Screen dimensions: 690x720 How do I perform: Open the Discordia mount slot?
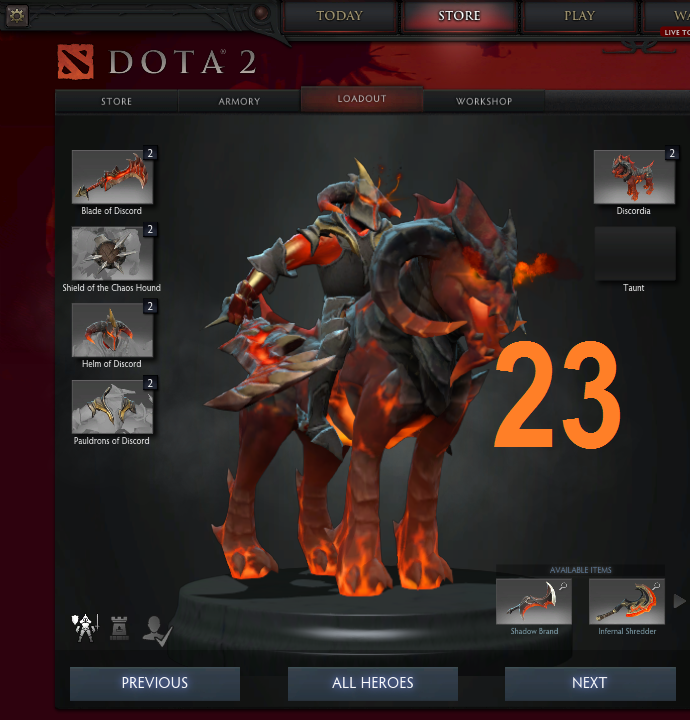[634, 177]
